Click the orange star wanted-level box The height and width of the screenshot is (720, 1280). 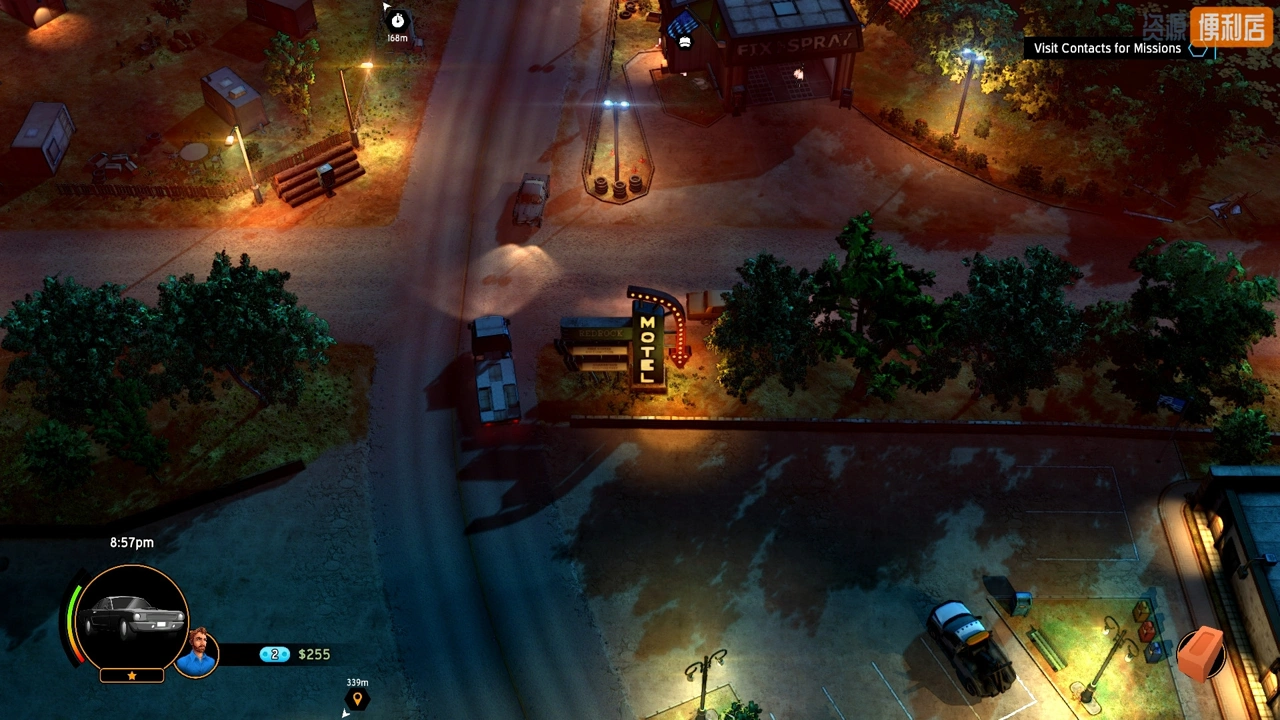(x=132, y=676)
